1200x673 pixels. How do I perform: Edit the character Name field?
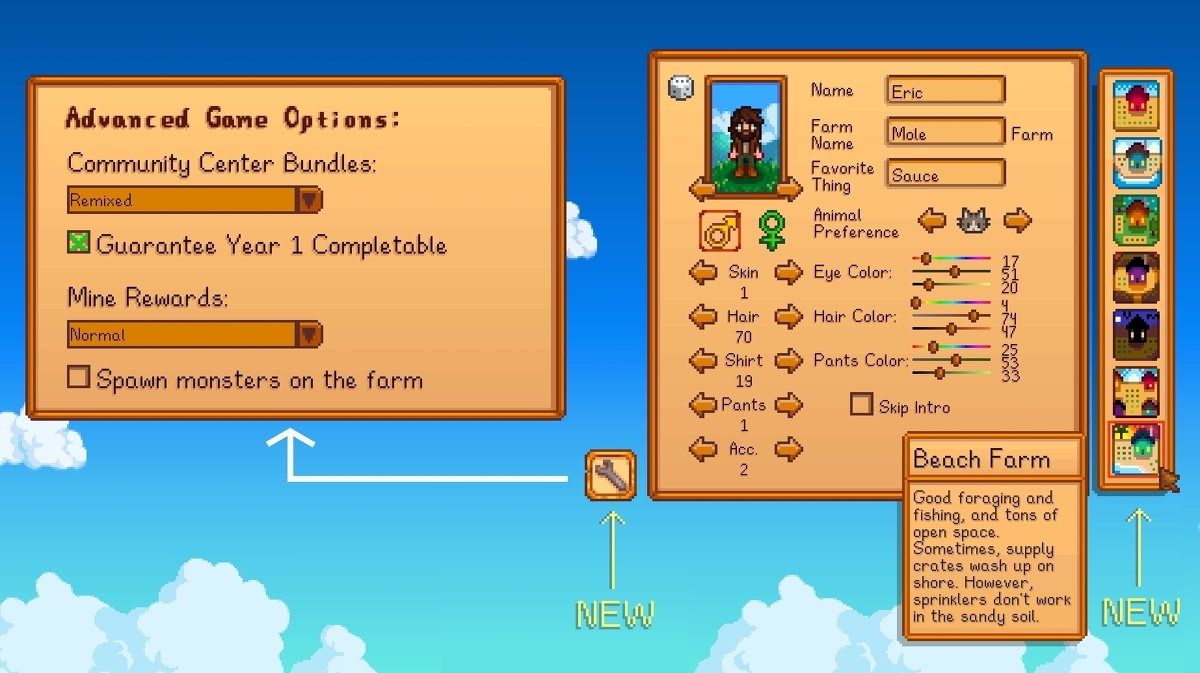point(945,91)
